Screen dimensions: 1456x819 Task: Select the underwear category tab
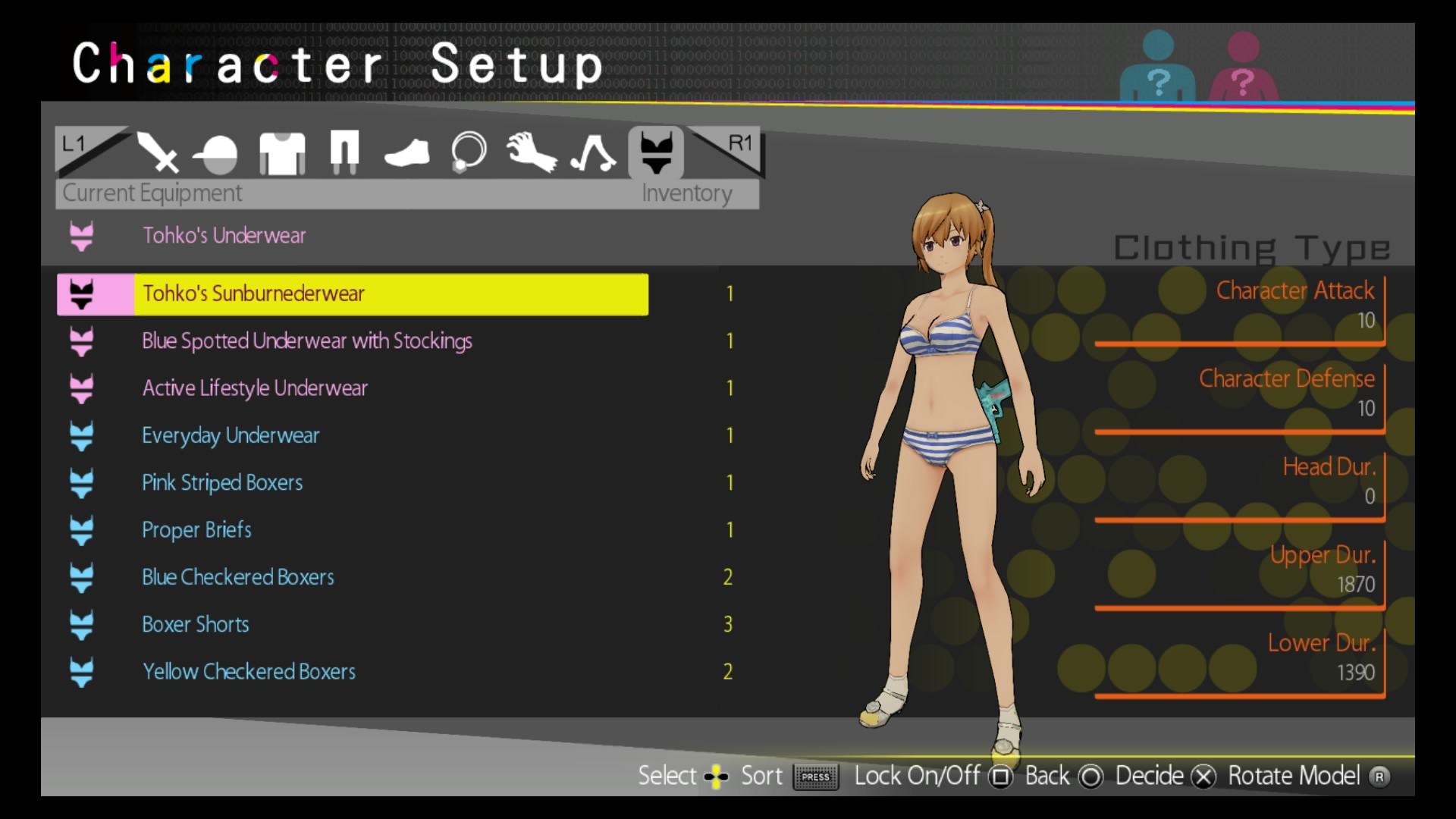[x=656, y=152]
